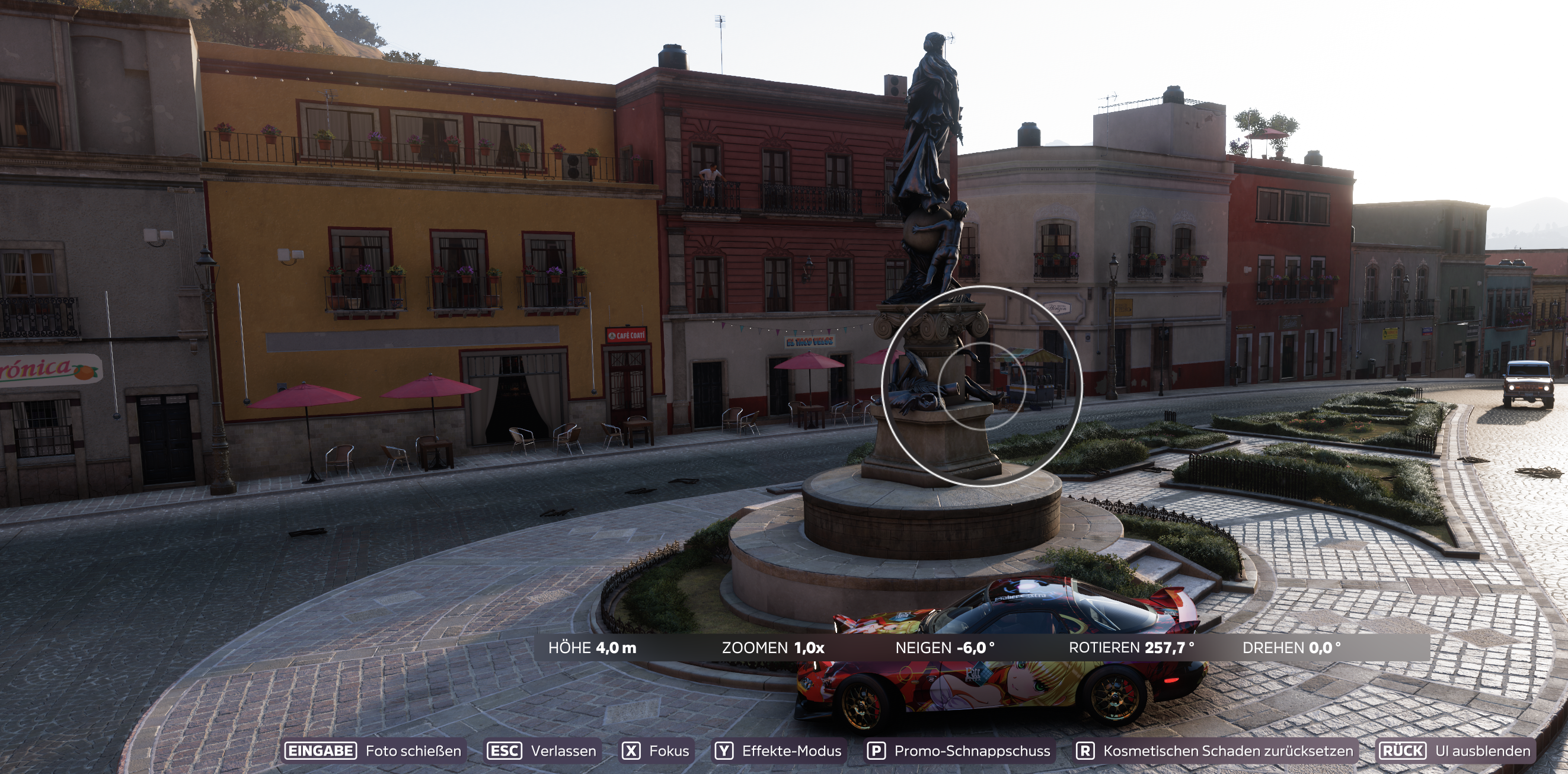Click the P key icon for Promo-Schnappschuss
1568x774 pixels.
point(877,751)
